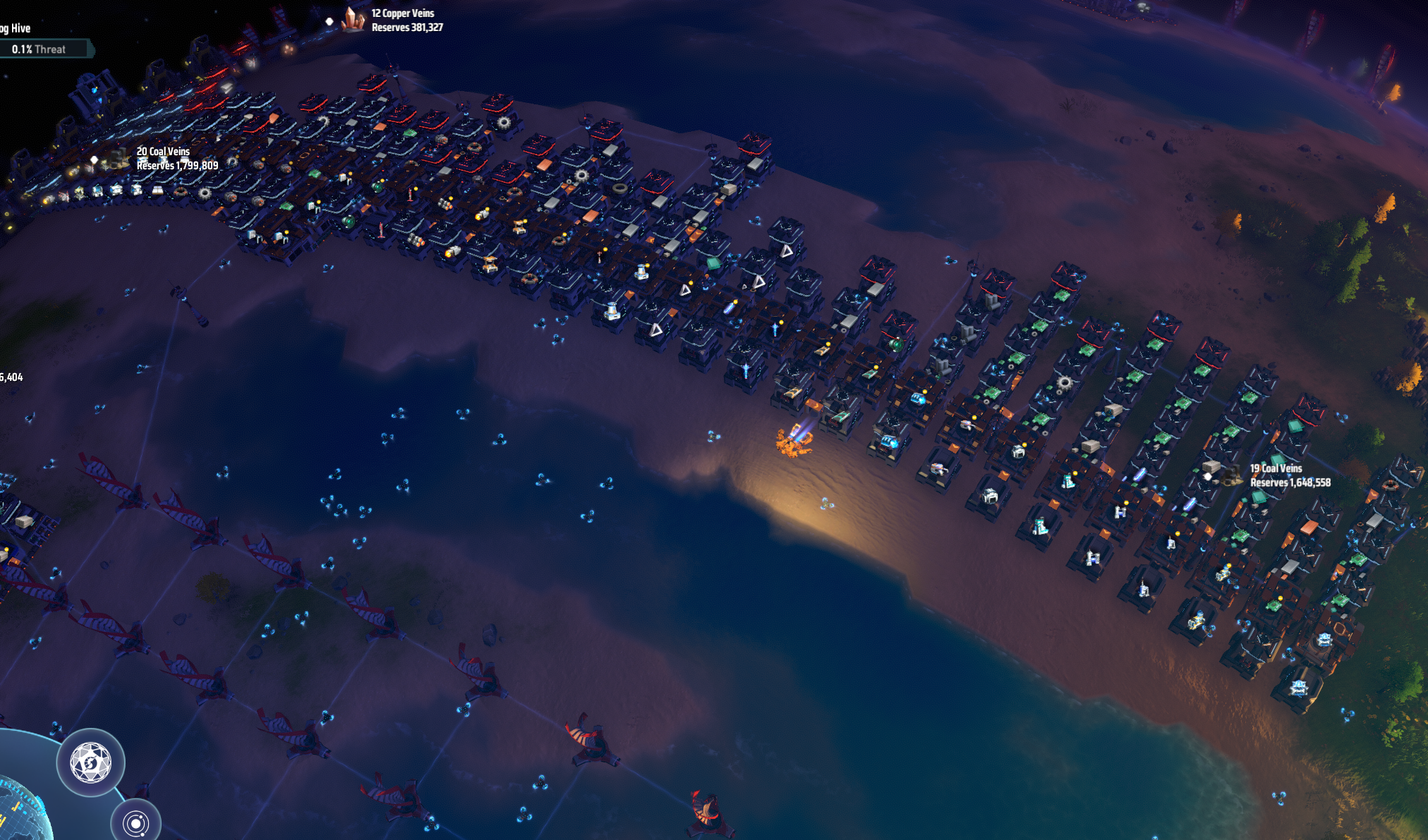Open the Dyson Sphere editor button
1428x840 pixels.
91,762
